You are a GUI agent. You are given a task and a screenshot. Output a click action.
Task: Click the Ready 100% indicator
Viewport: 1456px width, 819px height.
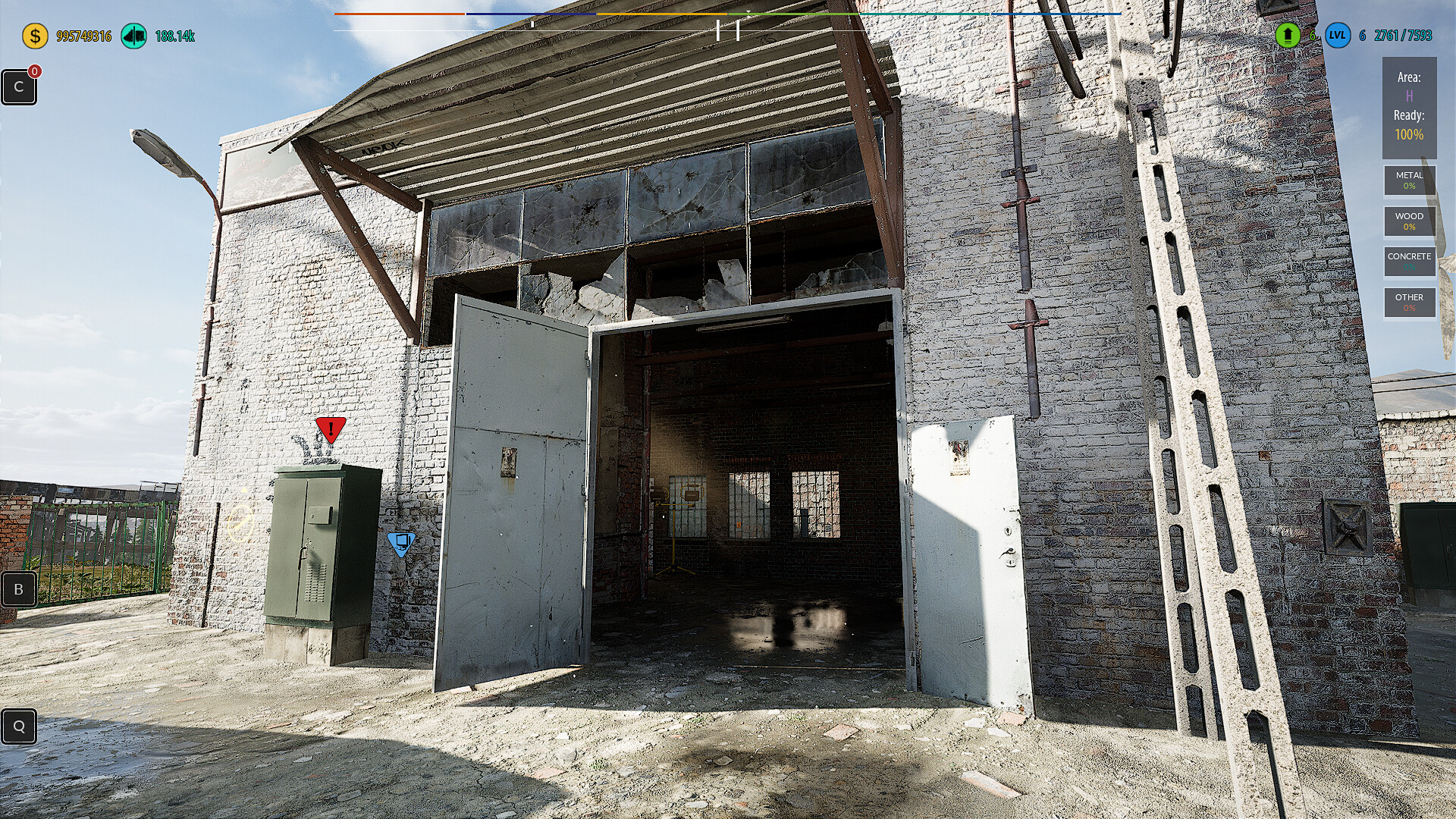tap(1408, 129)
